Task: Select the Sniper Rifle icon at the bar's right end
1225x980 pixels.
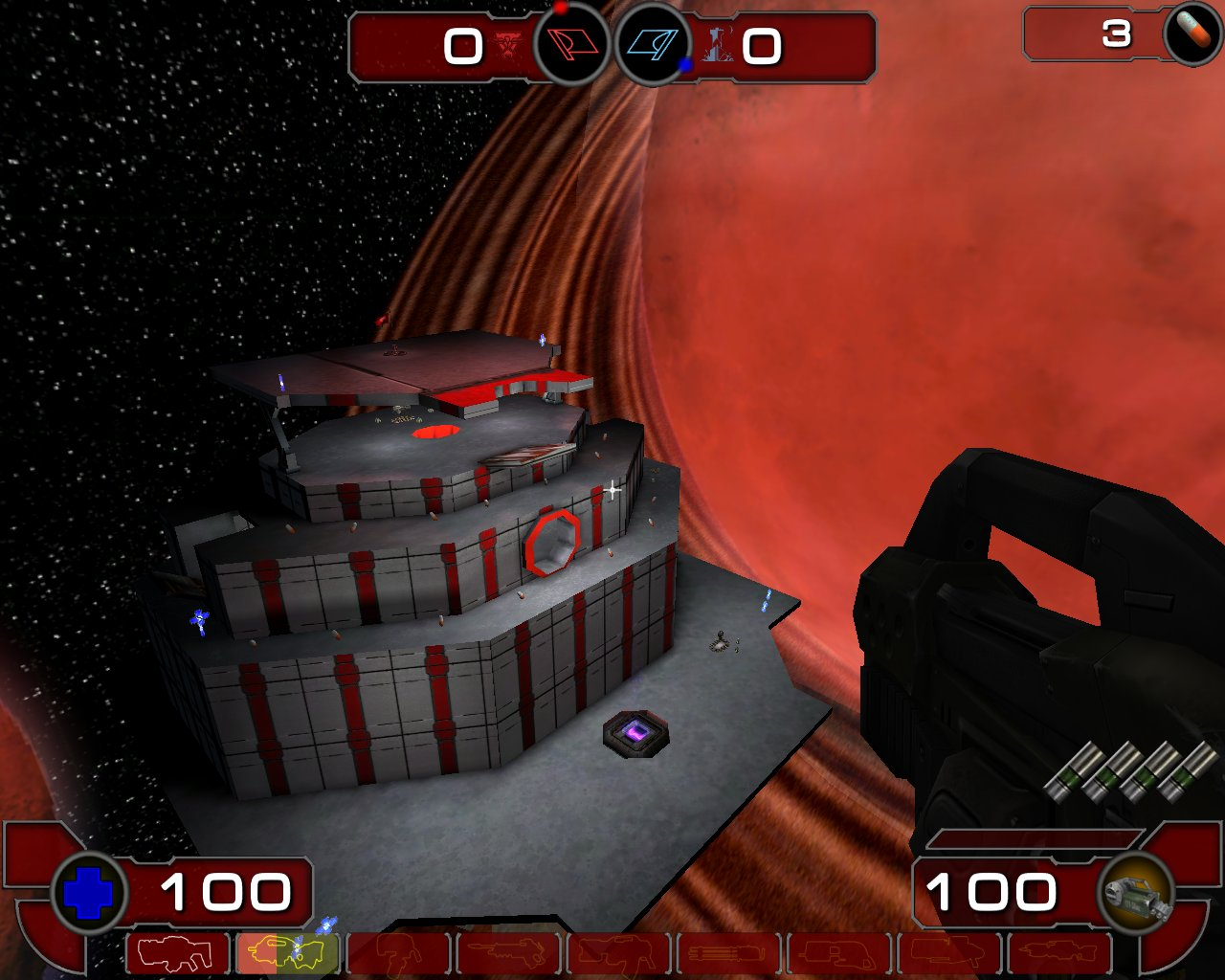Action: click(1058, 952)
